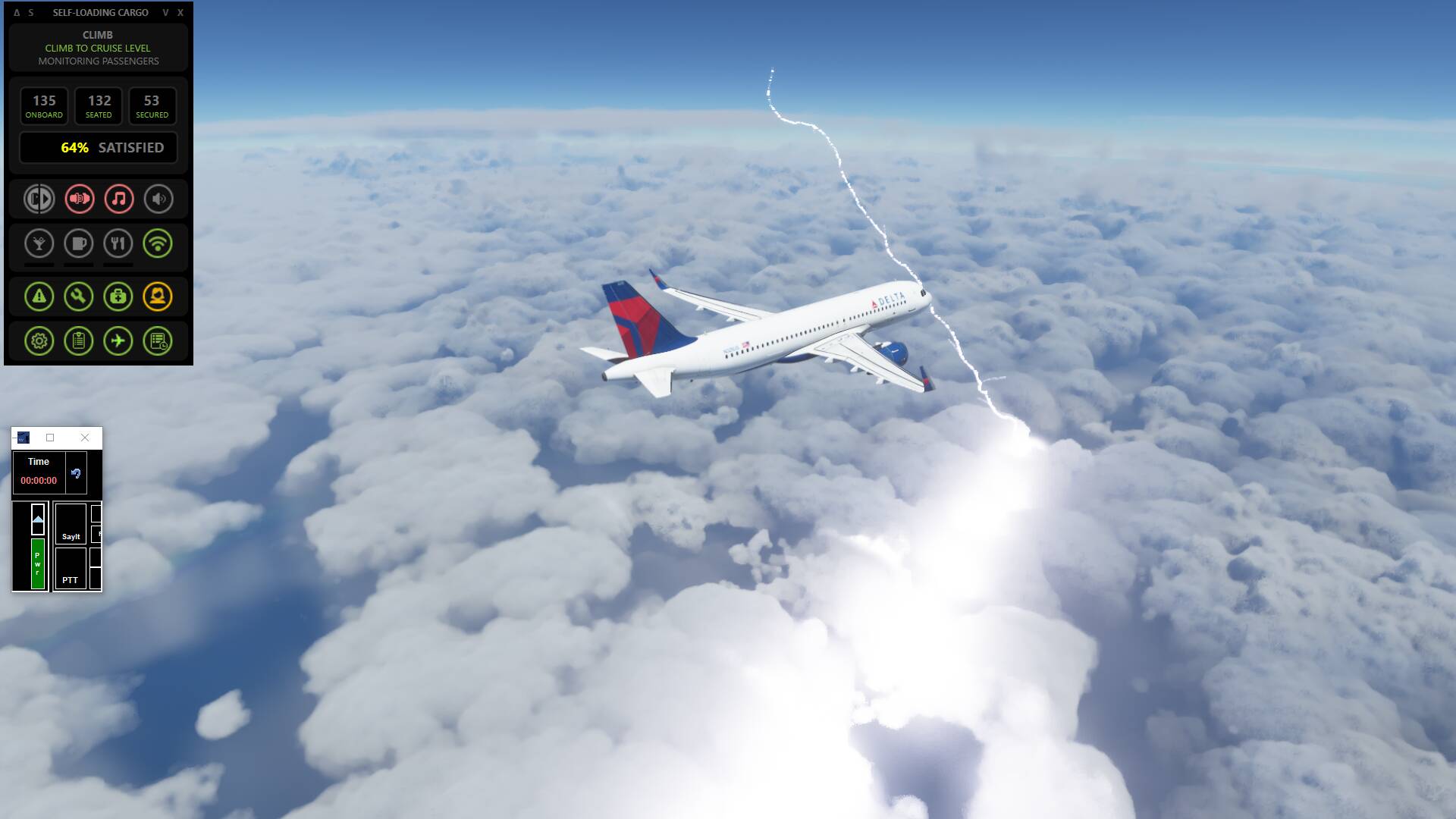Start the meal service fork icon
1456x819 pixels.
coord(118,243)
